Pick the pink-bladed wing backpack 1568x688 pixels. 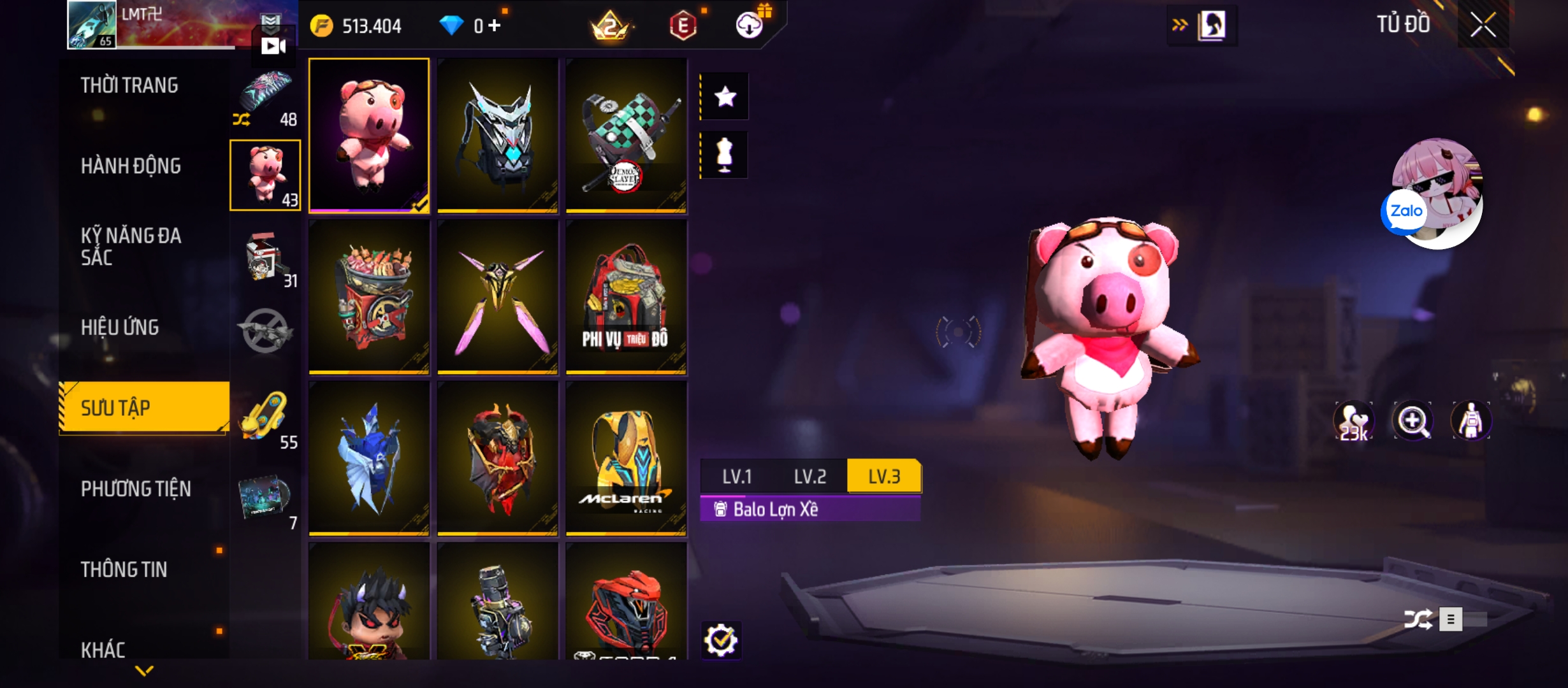(x=498, y=296)
